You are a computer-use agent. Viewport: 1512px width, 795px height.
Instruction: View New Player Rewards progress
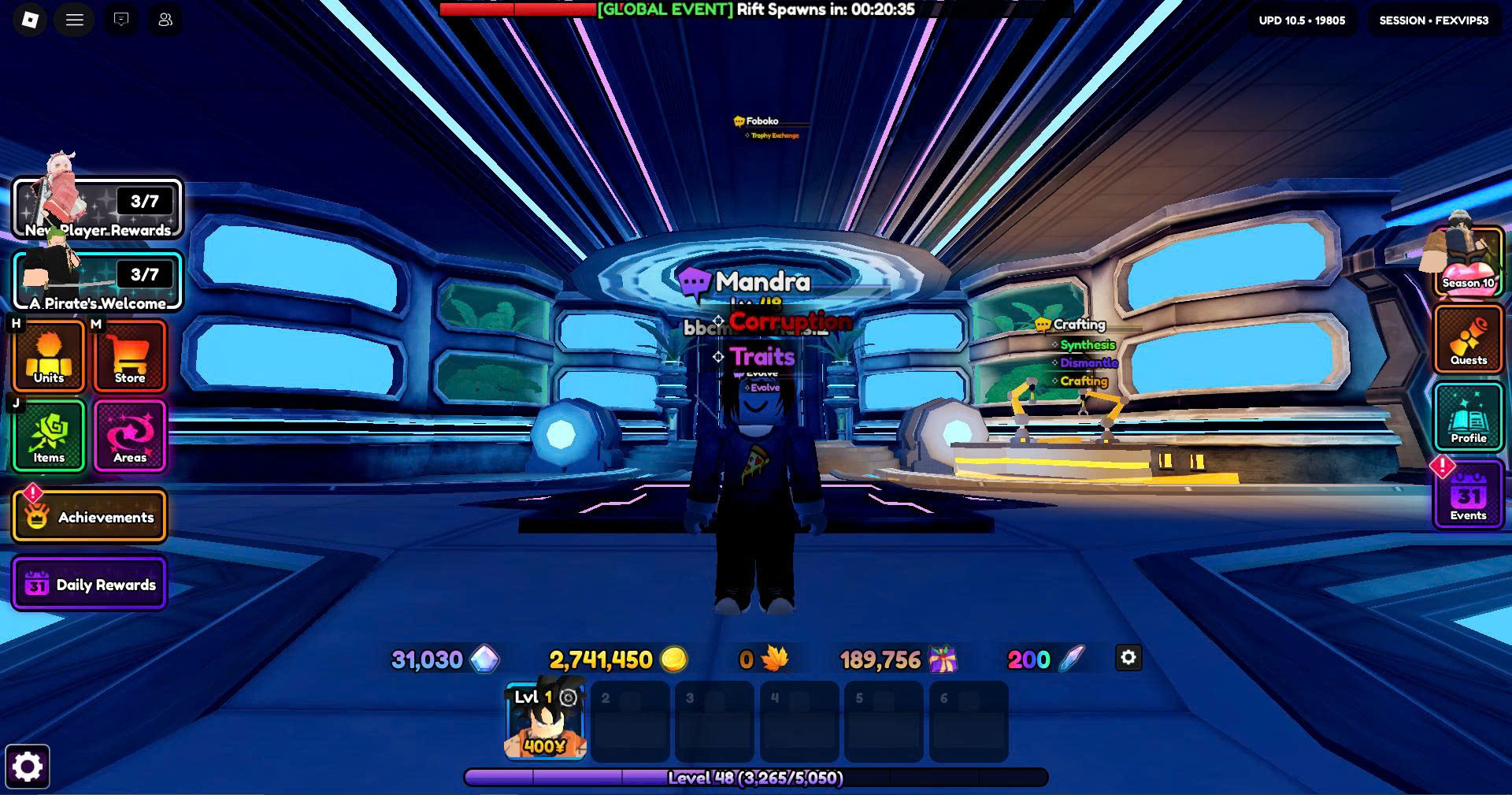click(98, 209)
